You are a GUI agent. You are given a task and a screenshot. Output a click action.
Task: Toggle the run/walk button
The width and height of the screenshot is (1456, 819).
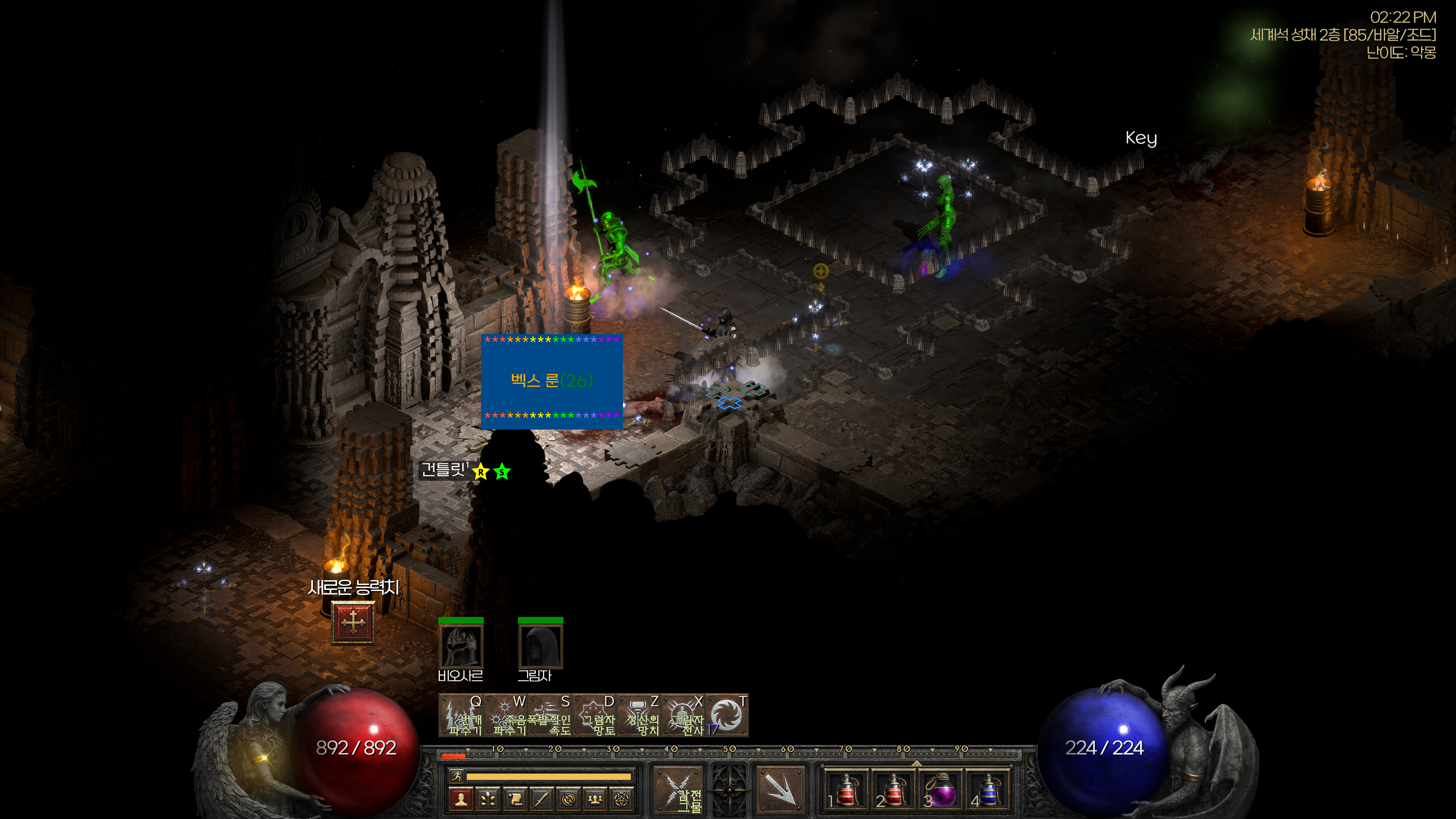point(456,776)
